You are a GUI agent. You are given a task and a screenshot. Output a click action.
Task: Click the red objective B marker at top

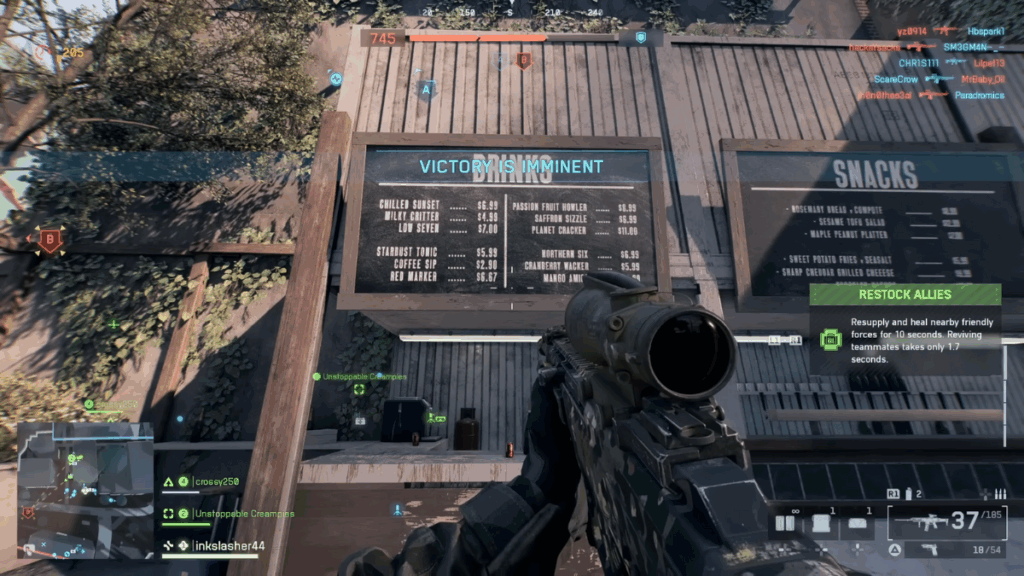coord(522,61)
